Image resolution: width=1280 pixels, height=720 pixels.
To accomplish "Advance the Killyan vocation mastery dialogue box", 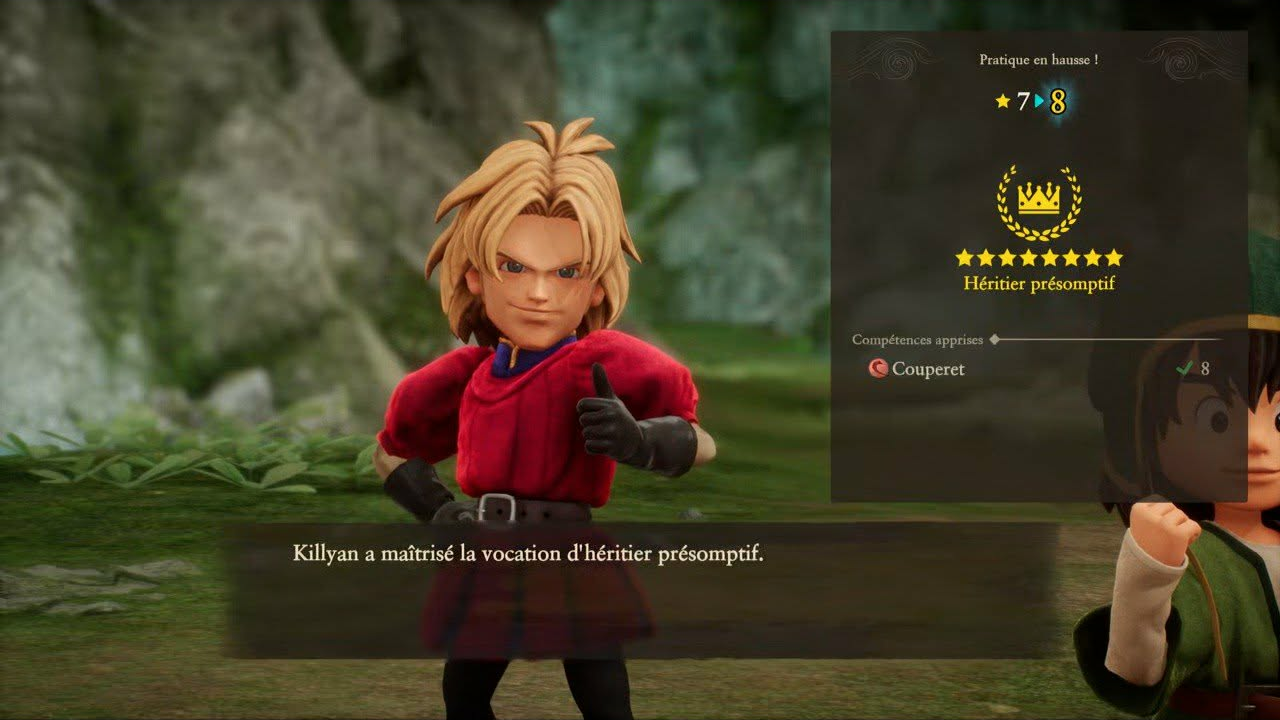I will (640, 588).
